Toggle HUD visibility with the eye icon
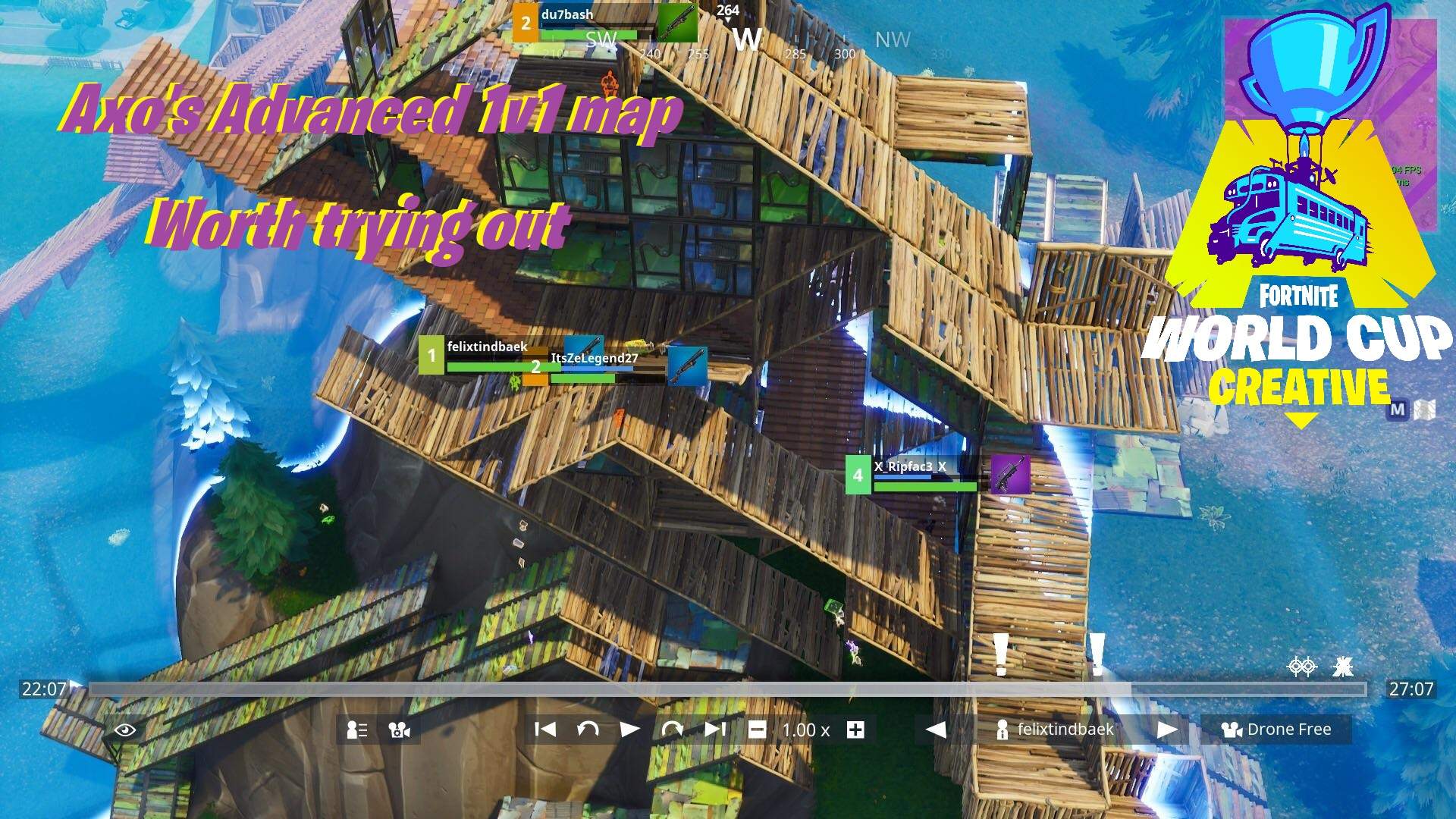The height and width of the screenshot is (819, 1456). coord(125,730)
